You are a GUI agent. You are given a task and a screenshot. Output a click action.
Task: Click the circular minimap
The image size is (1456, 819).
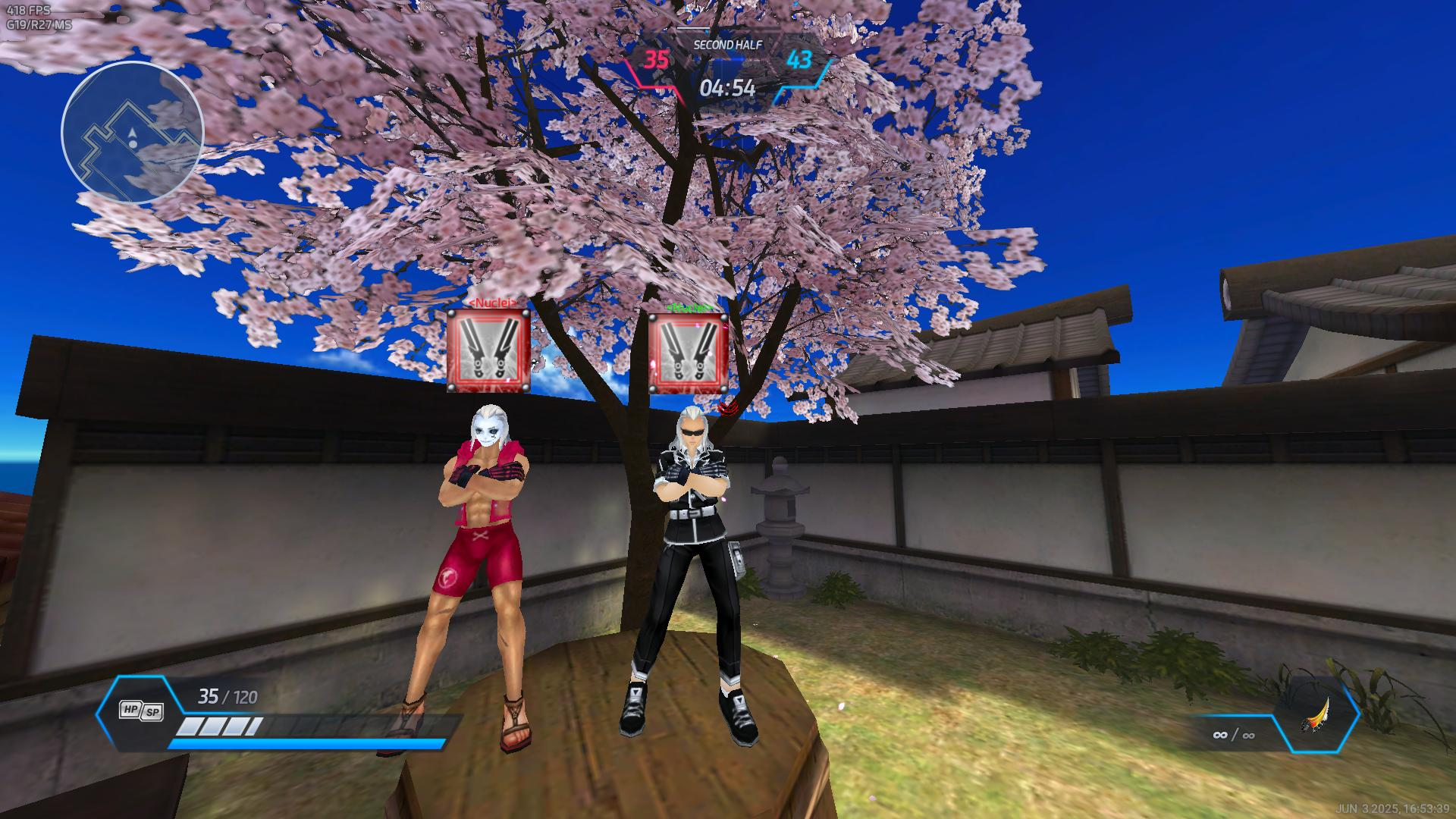point(132,133)
